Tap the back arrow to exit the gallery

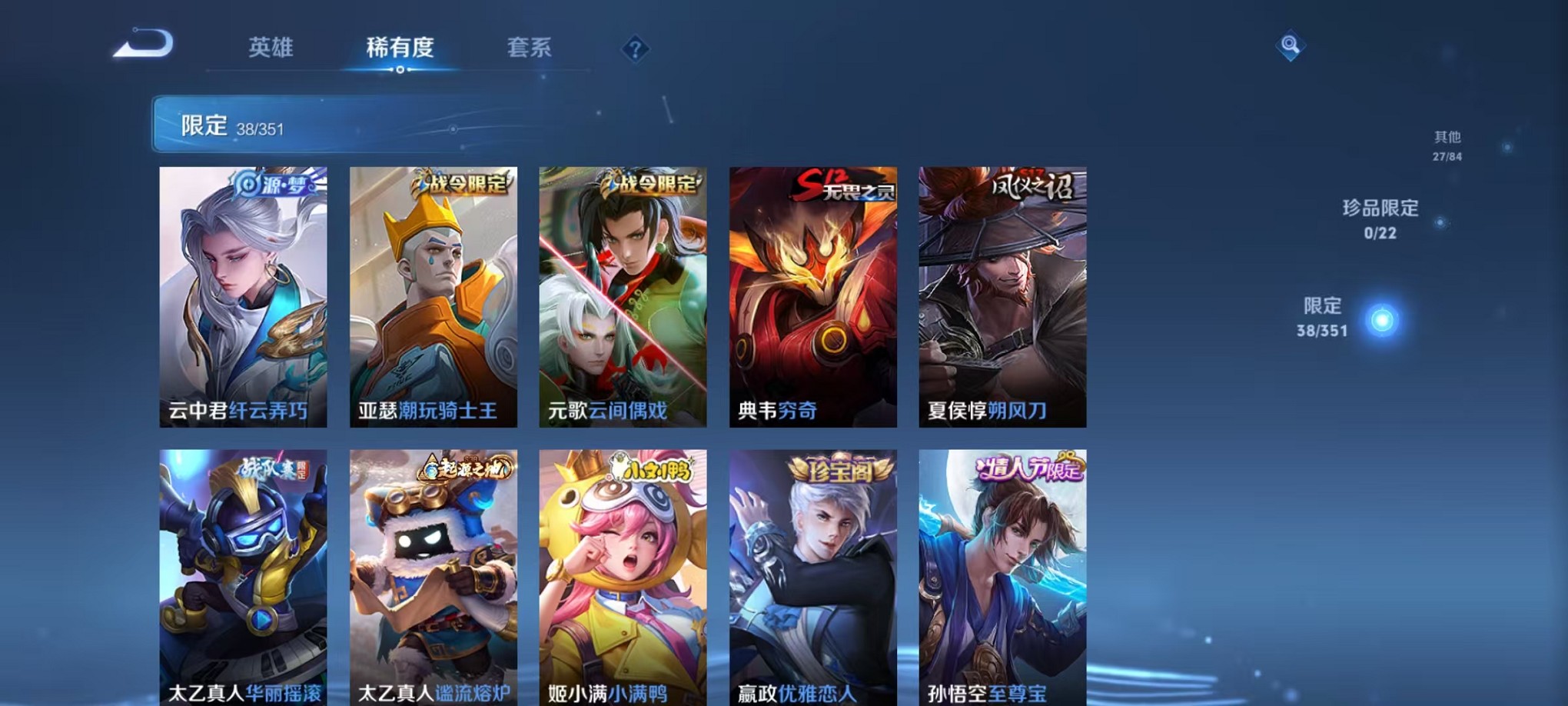click(x=141, y=46)
